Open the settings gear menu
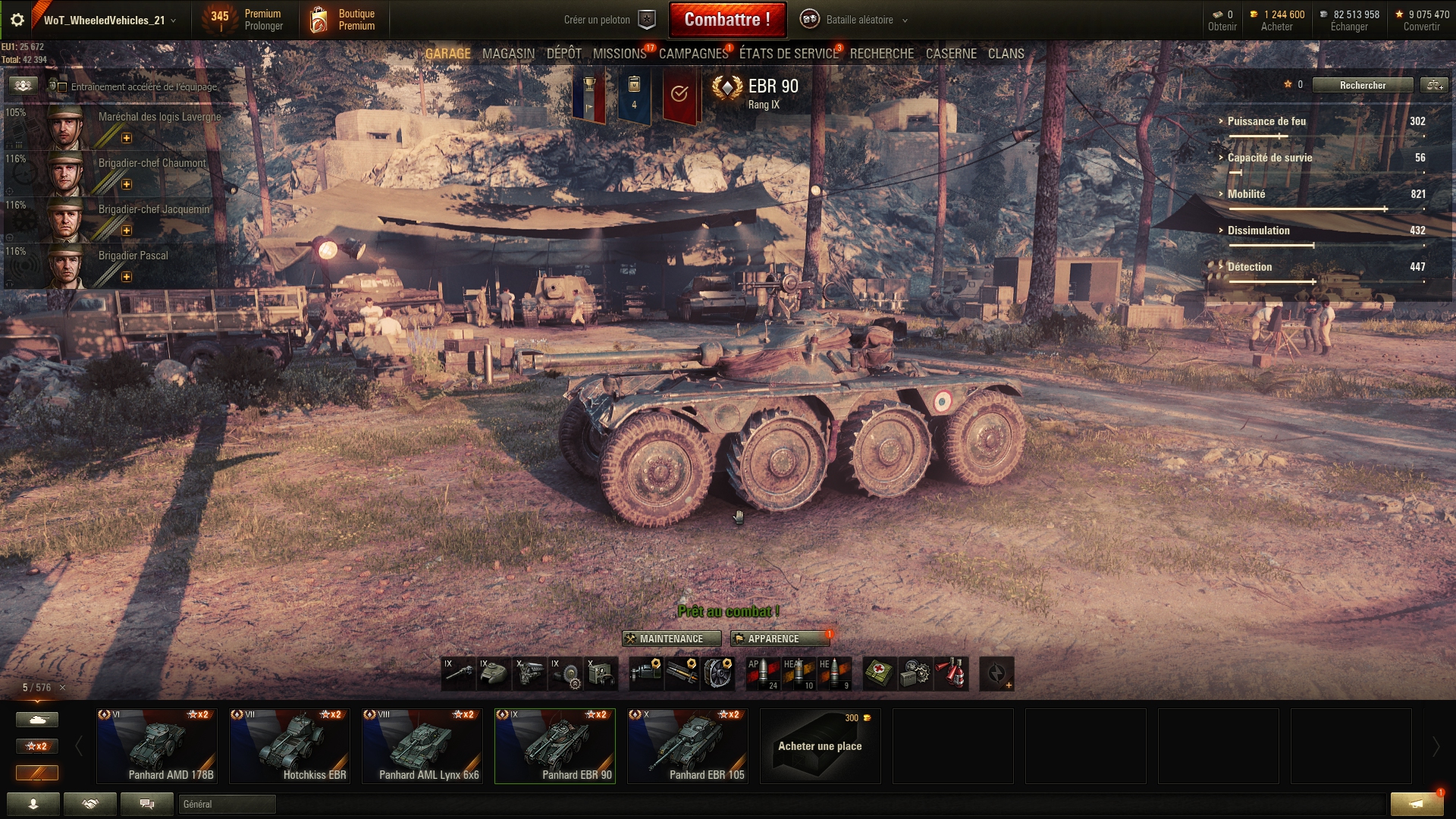1456x819 pixels. tap(17, 20)
